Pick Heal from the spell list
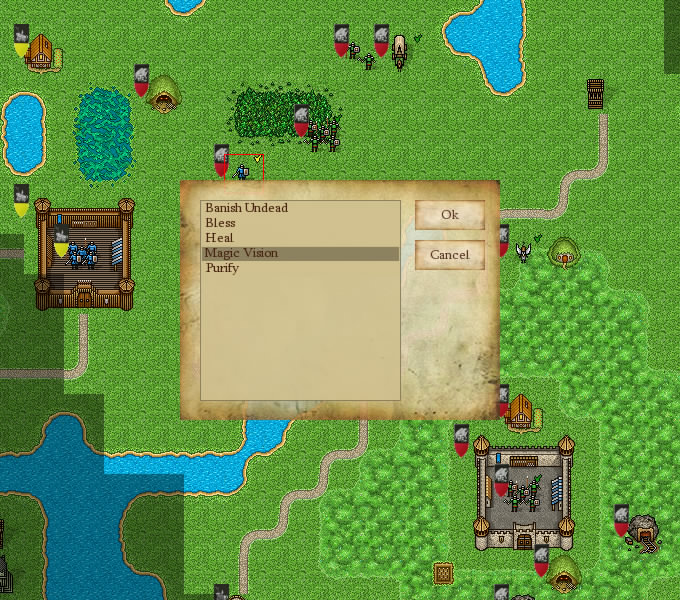 [x=219, y=238]
